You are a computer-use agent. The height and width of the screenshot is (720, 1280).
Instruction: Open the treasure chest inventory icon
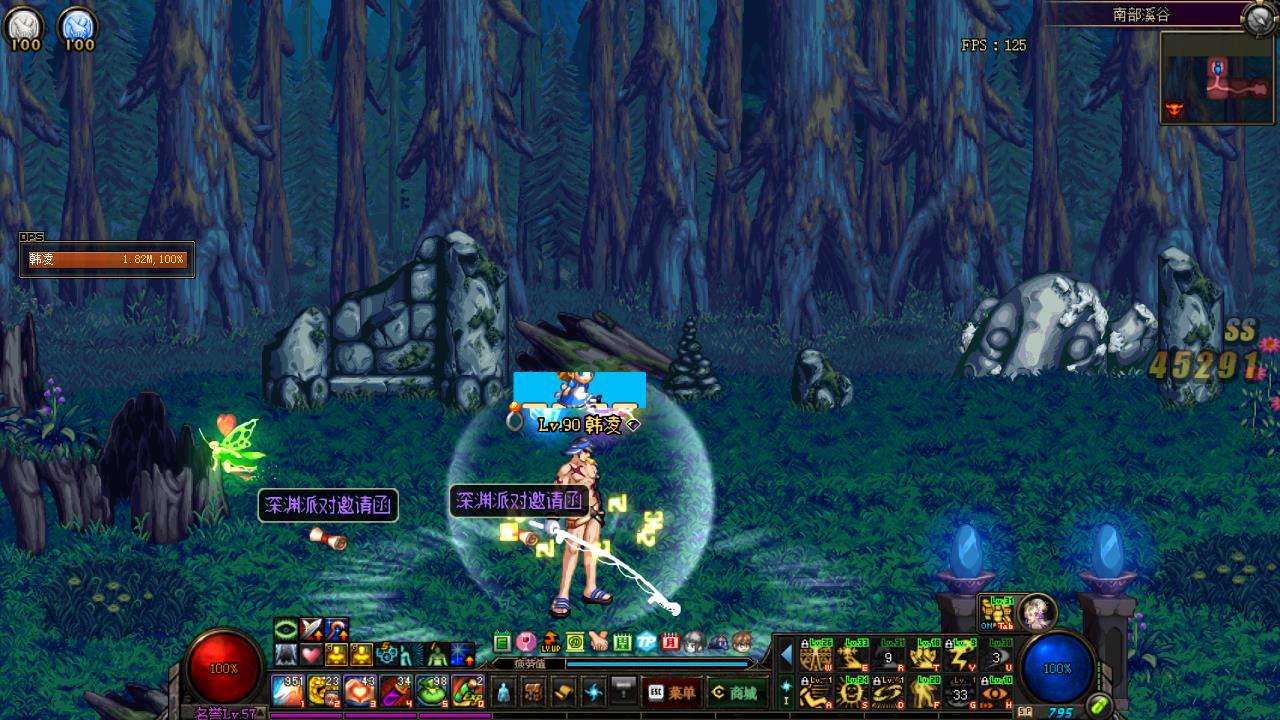[x=534, y=692]
